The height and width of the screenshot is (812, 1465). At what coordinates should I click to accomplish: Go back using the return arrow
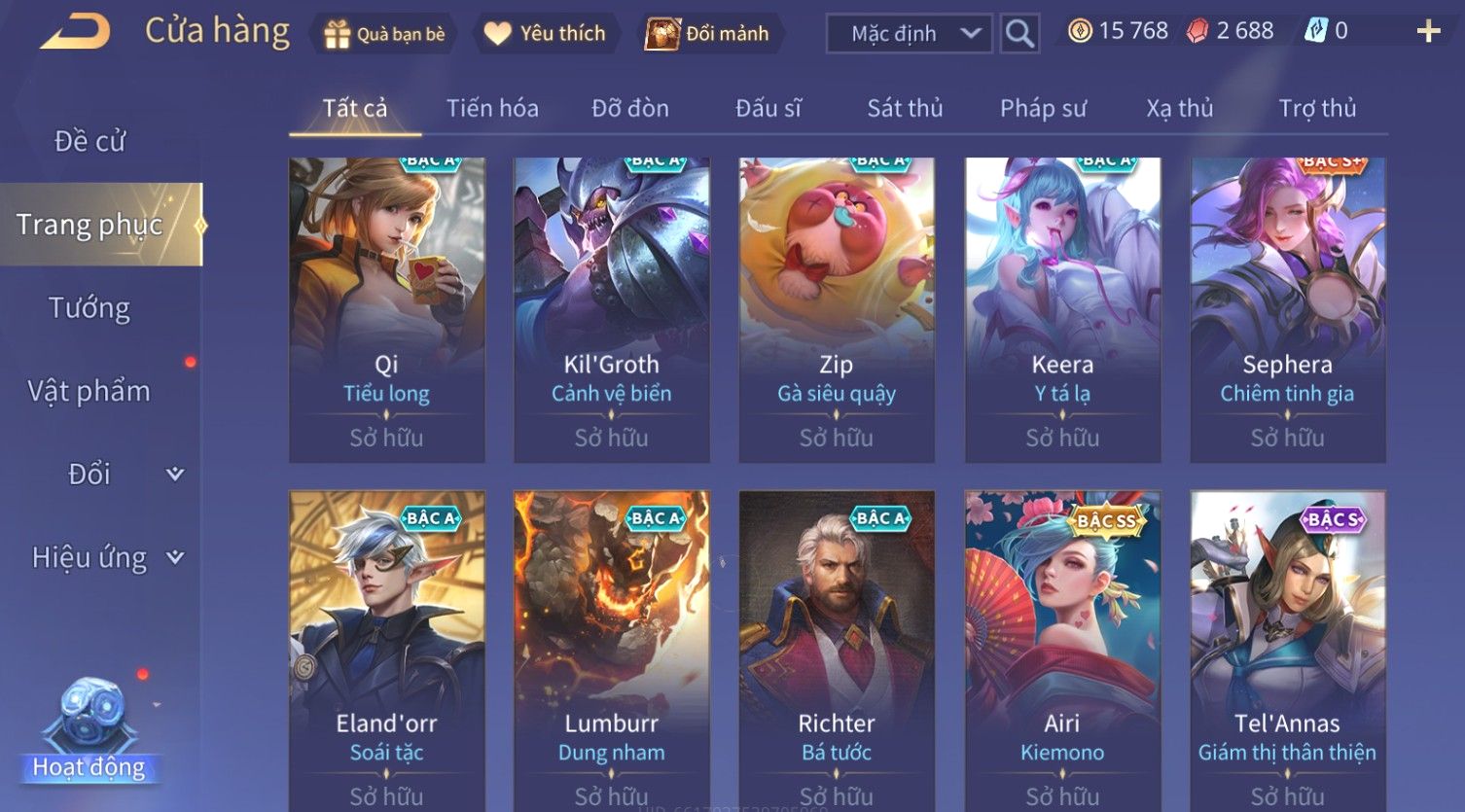76,32
